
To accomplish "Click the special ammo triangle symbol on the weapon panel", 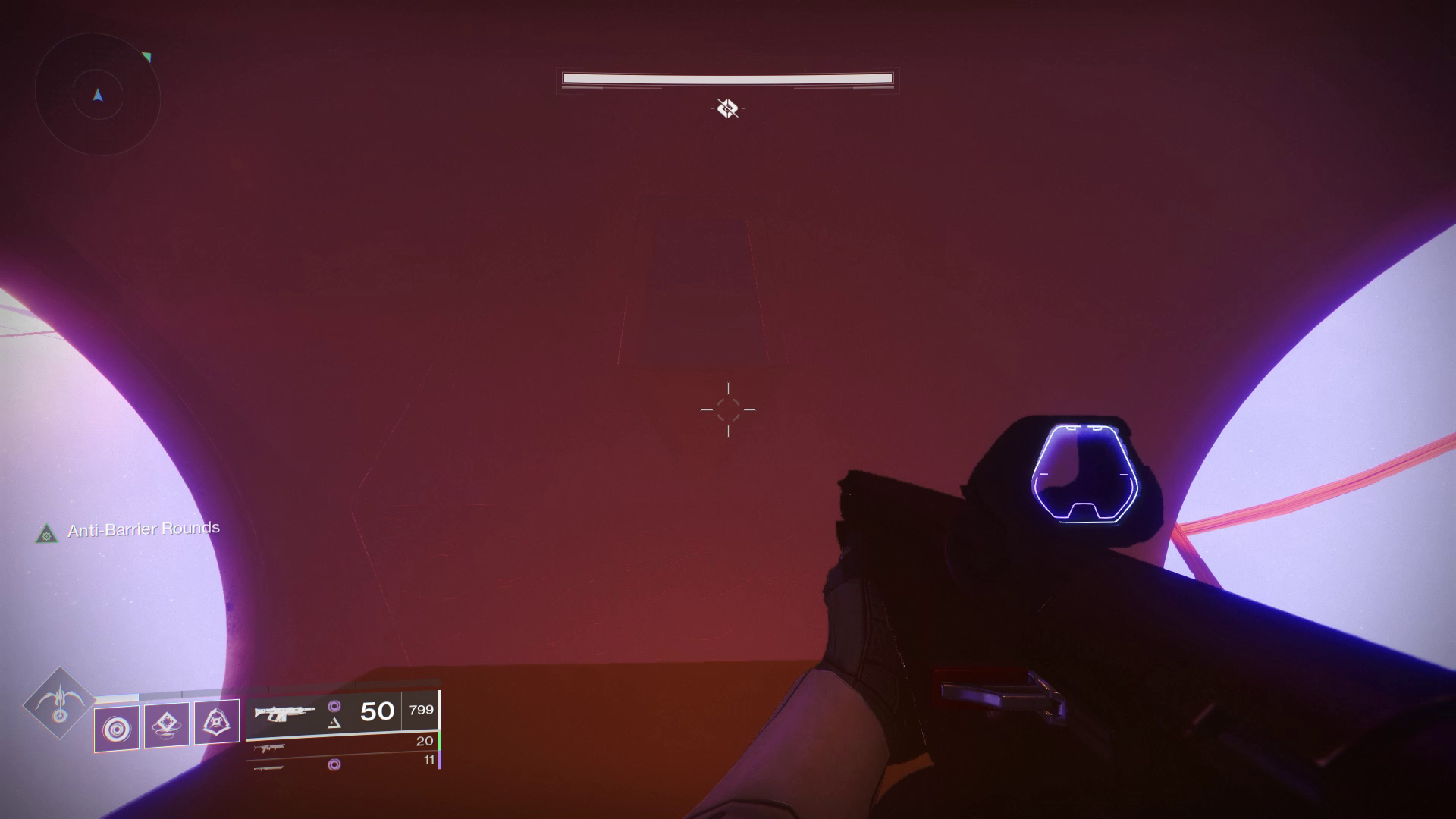I will [334, 723].
